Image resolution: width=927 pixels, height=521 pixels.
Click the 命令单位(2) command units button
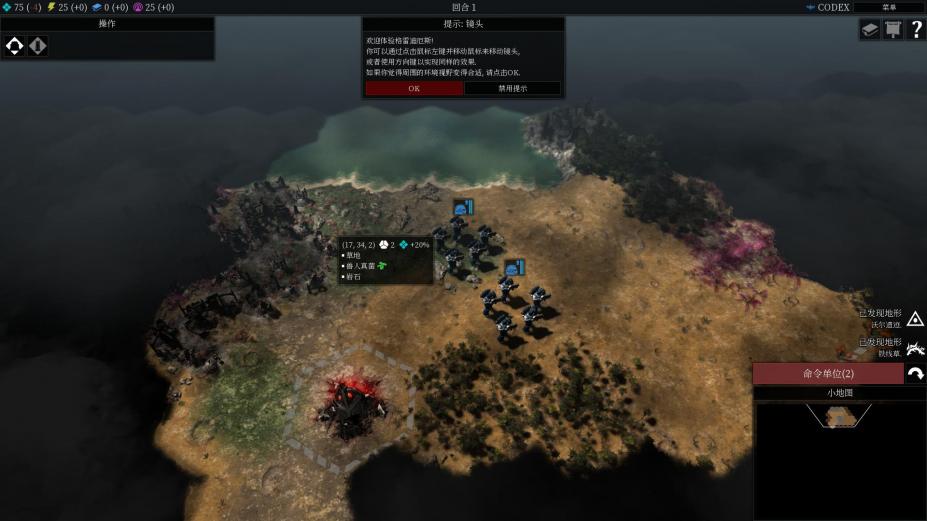828,374
